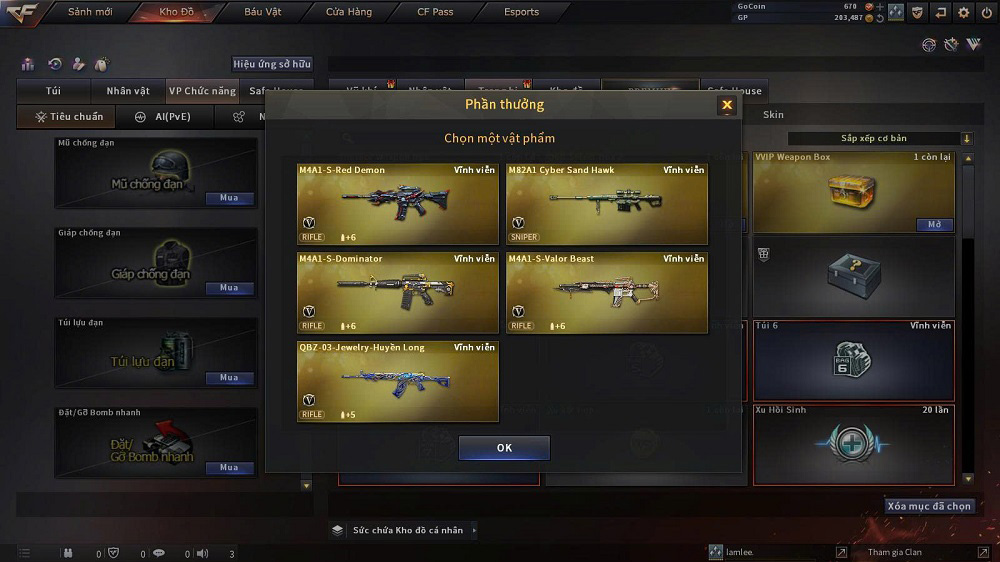Buy the Giáp chống đạn armor
Screen dimensions: 1000x562
tap(229, 288)
